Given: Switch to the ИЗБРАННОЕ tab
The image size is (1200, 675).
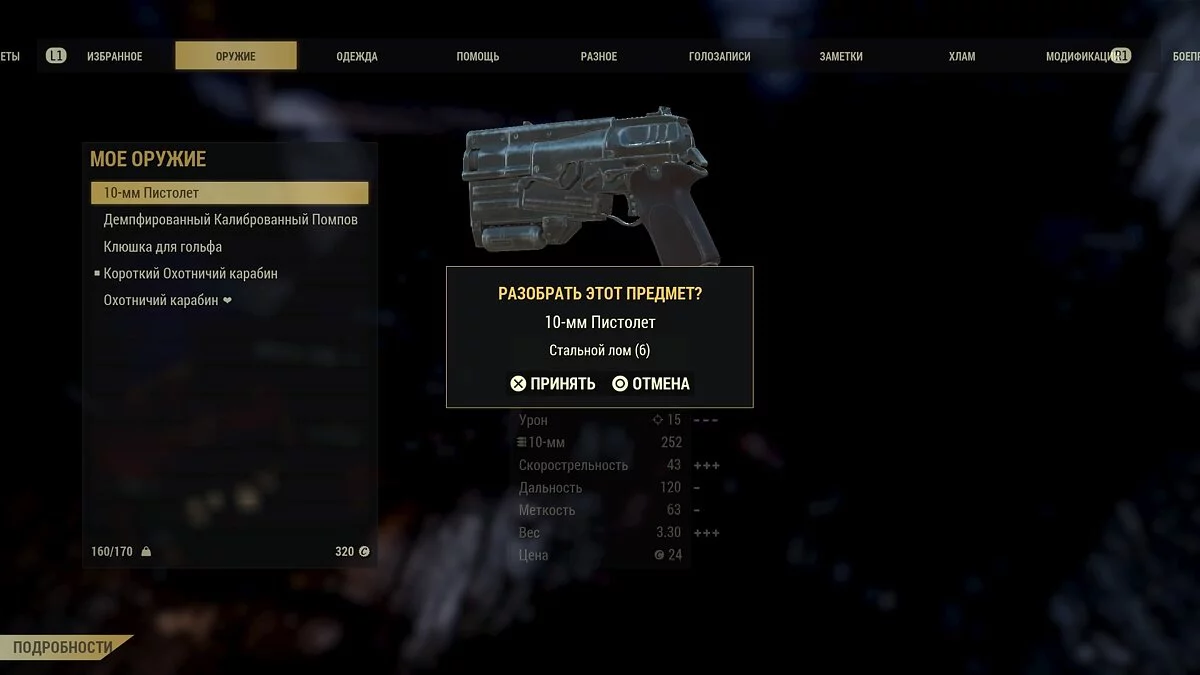Looking at the screenshot, I should 114,56.
